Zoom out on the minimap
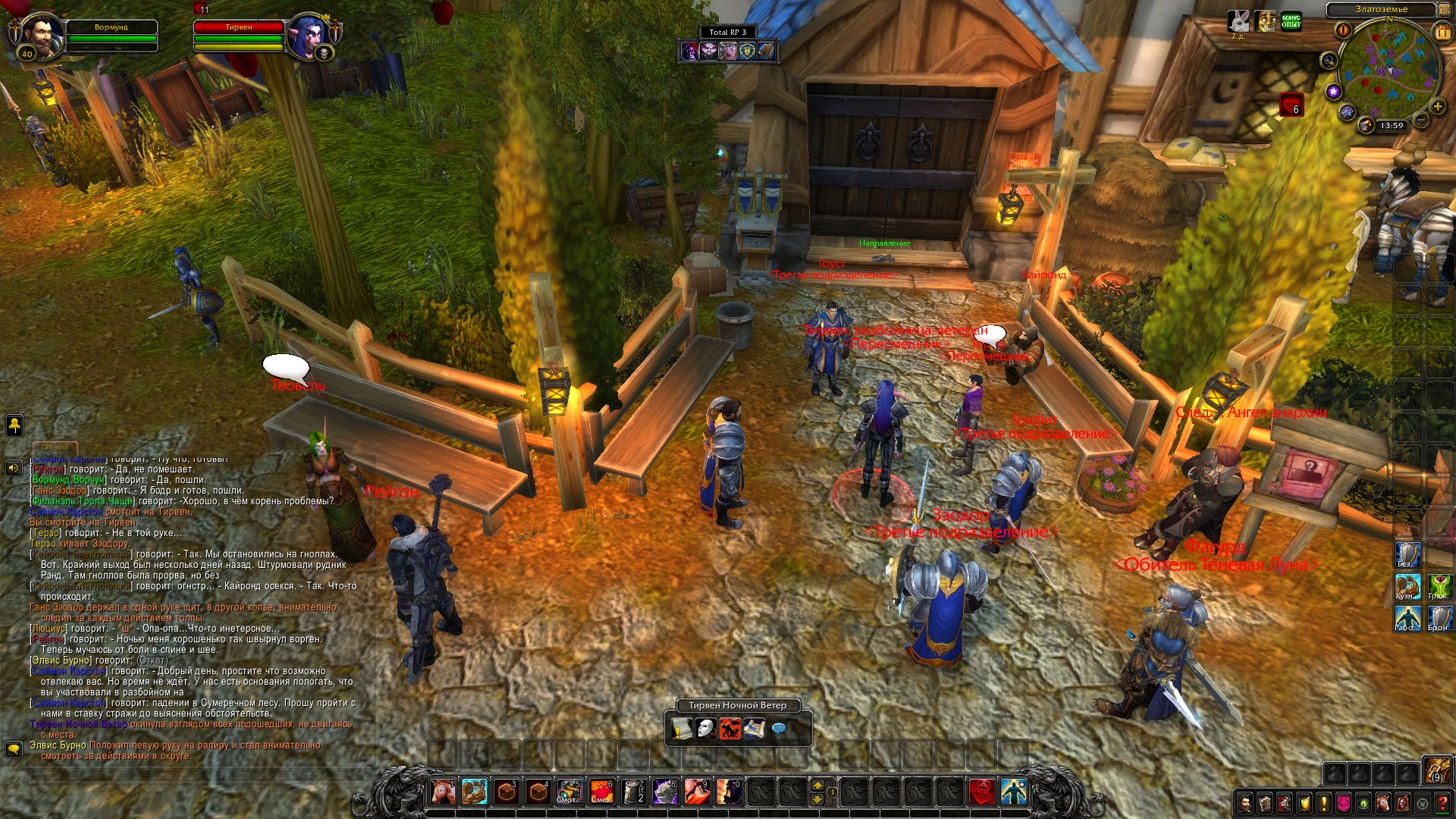 pyautogui.click(x=1421, y=121)
